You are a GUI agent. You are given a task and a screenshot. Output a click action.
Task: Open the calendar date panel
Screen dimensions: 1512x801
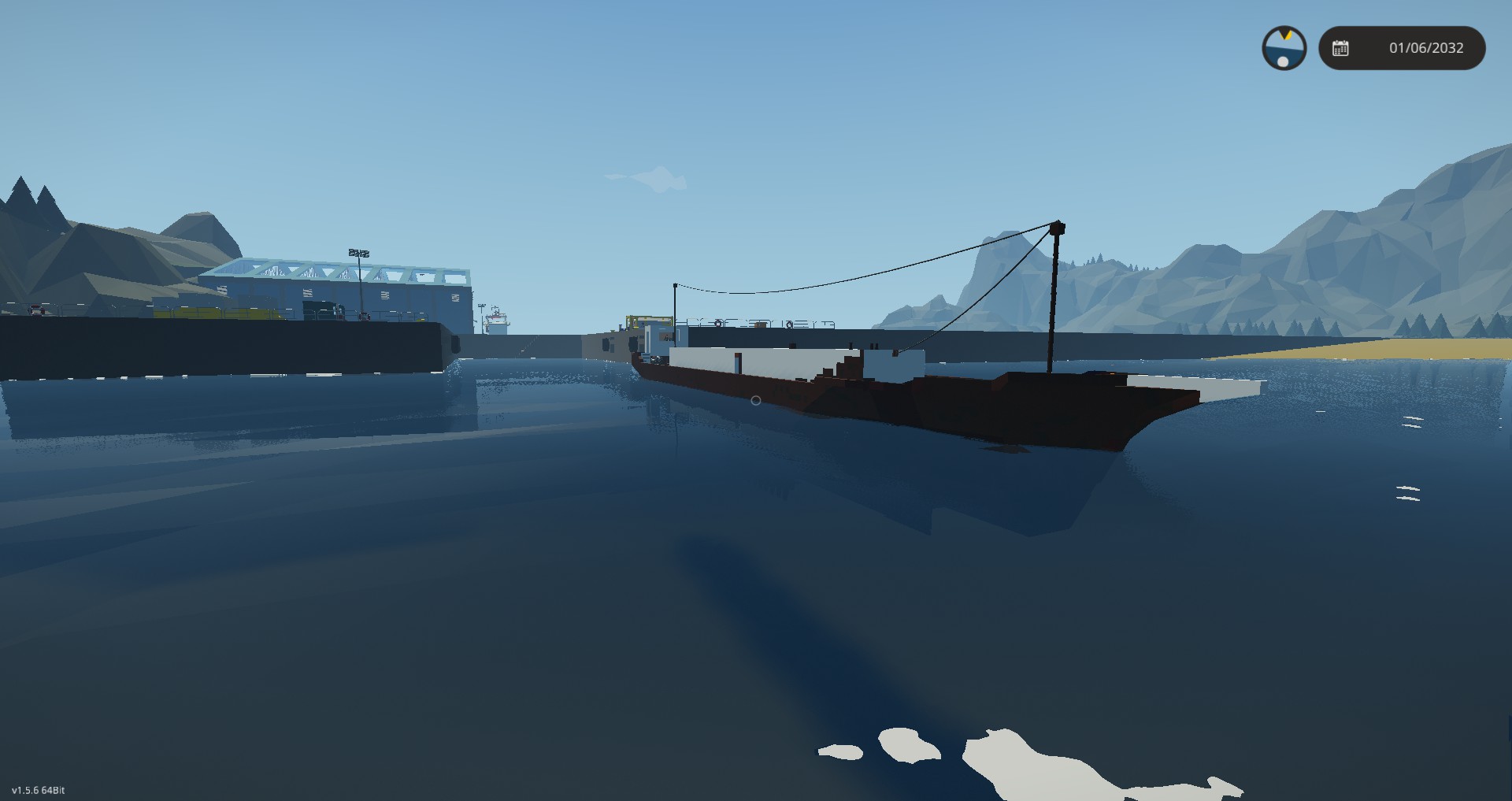pos(1402,48)
